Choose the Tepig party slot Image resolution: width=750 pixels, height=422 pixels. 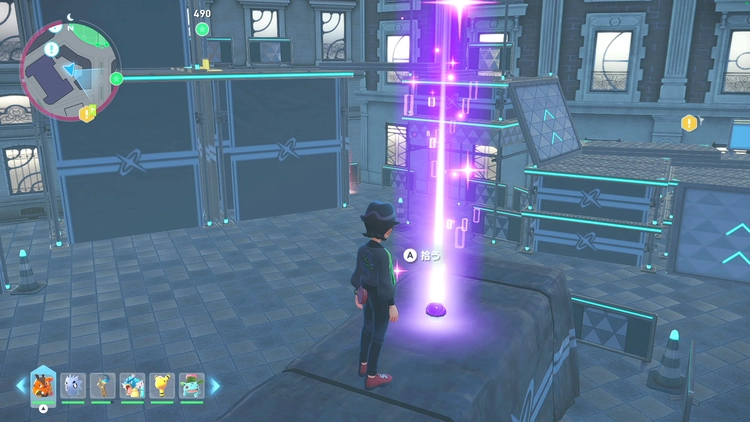click(x=43, y=386)
